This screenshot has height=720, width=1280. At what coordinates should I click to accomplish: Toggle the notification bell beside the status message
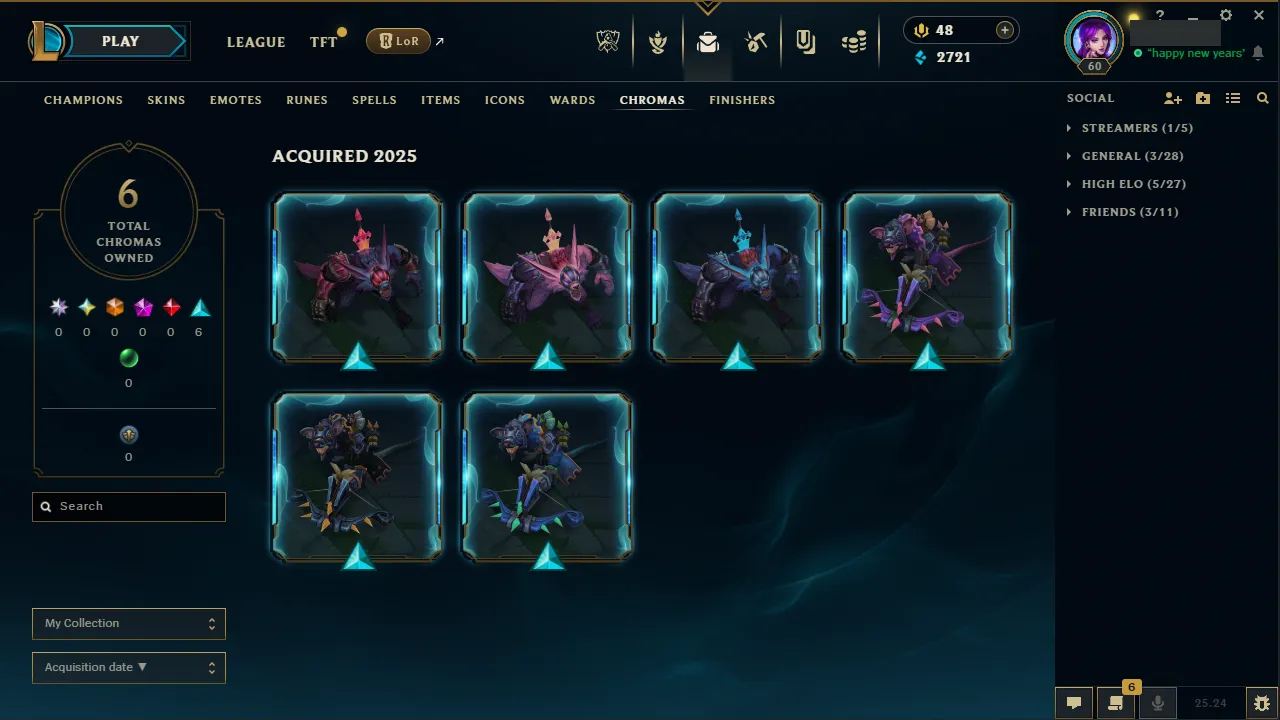click(1258, 53)
